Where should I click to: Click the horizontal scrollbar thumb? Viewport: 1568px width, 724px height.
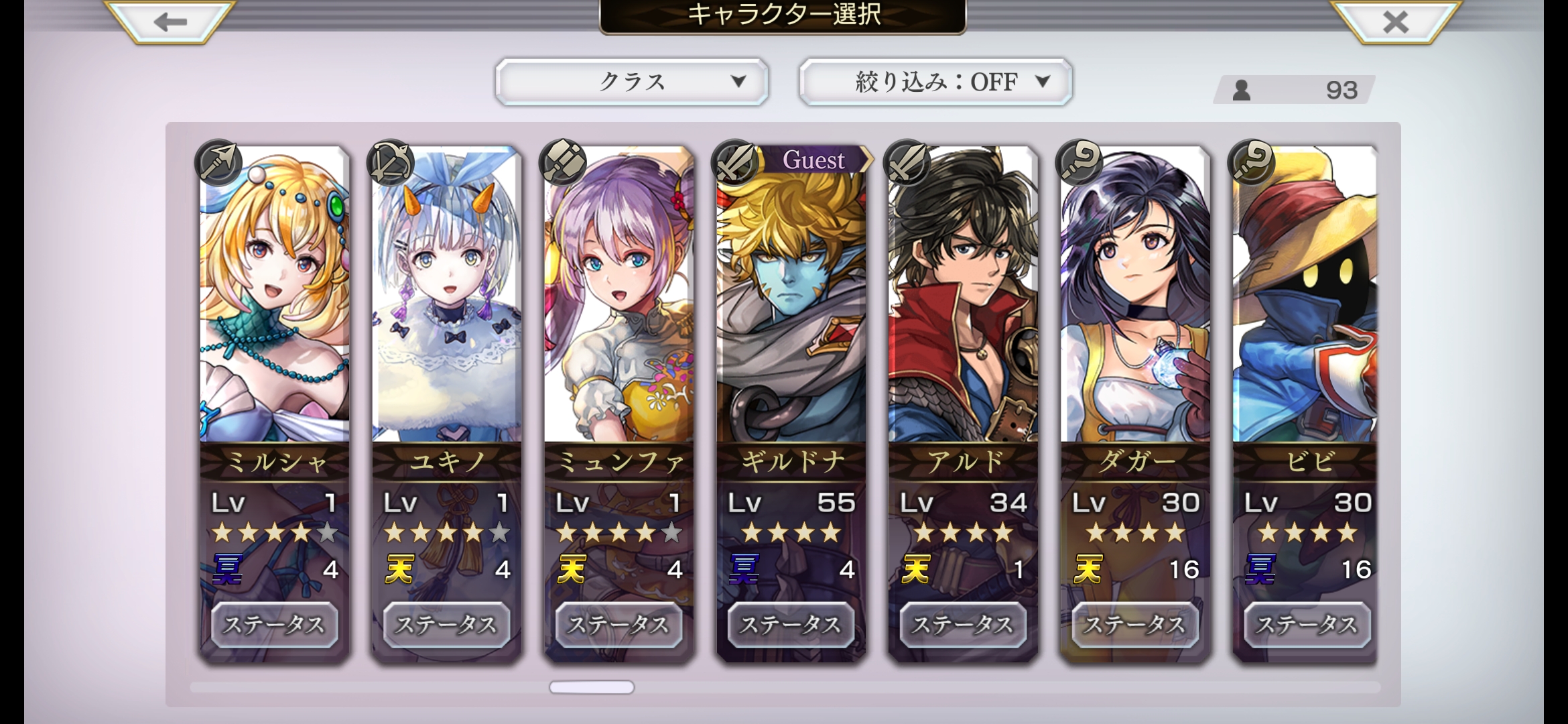coord(591,687)
